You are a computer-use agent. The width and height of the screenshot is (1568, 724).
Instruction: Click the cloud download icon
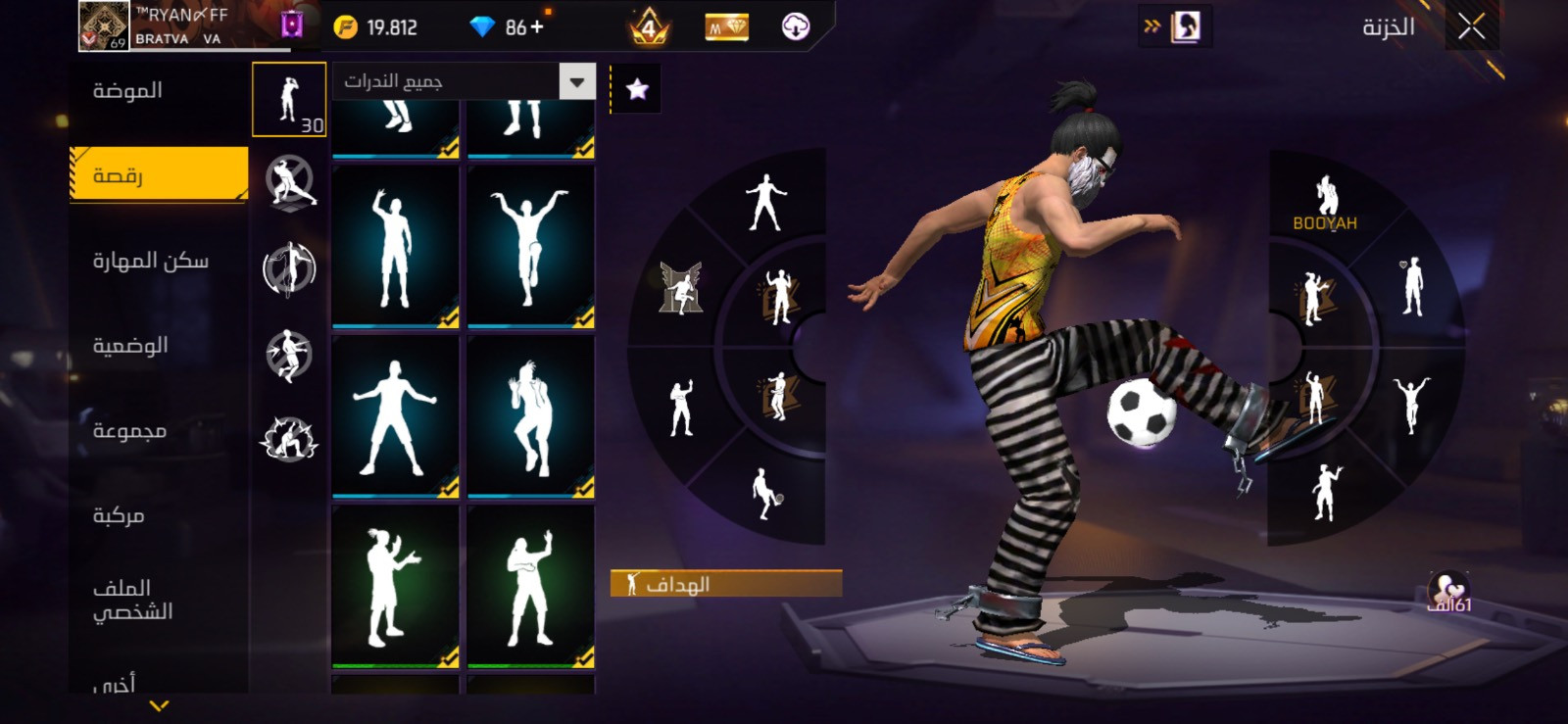click(x=796, y=27)
